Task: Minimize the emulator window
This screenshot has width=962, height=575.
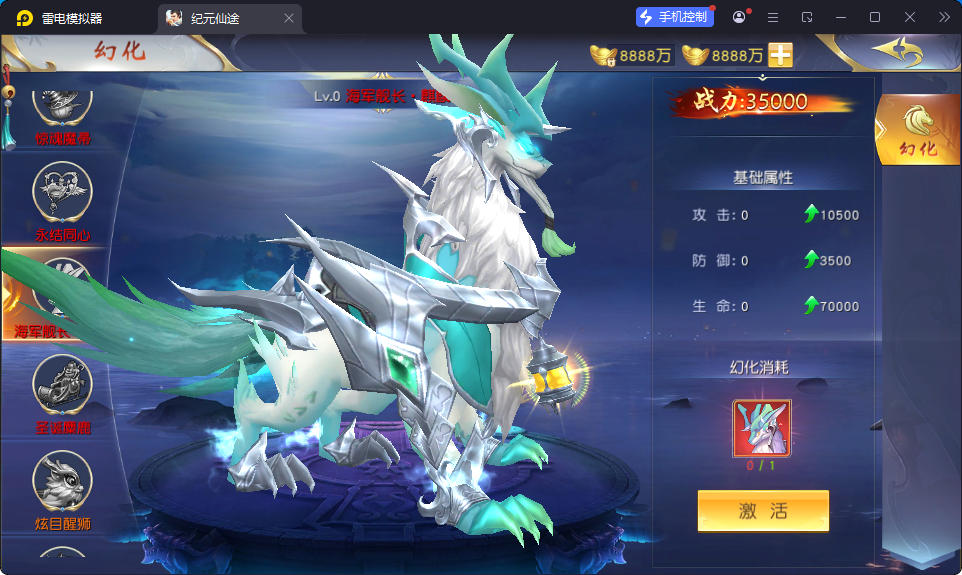Action: [x=841, y=17]
